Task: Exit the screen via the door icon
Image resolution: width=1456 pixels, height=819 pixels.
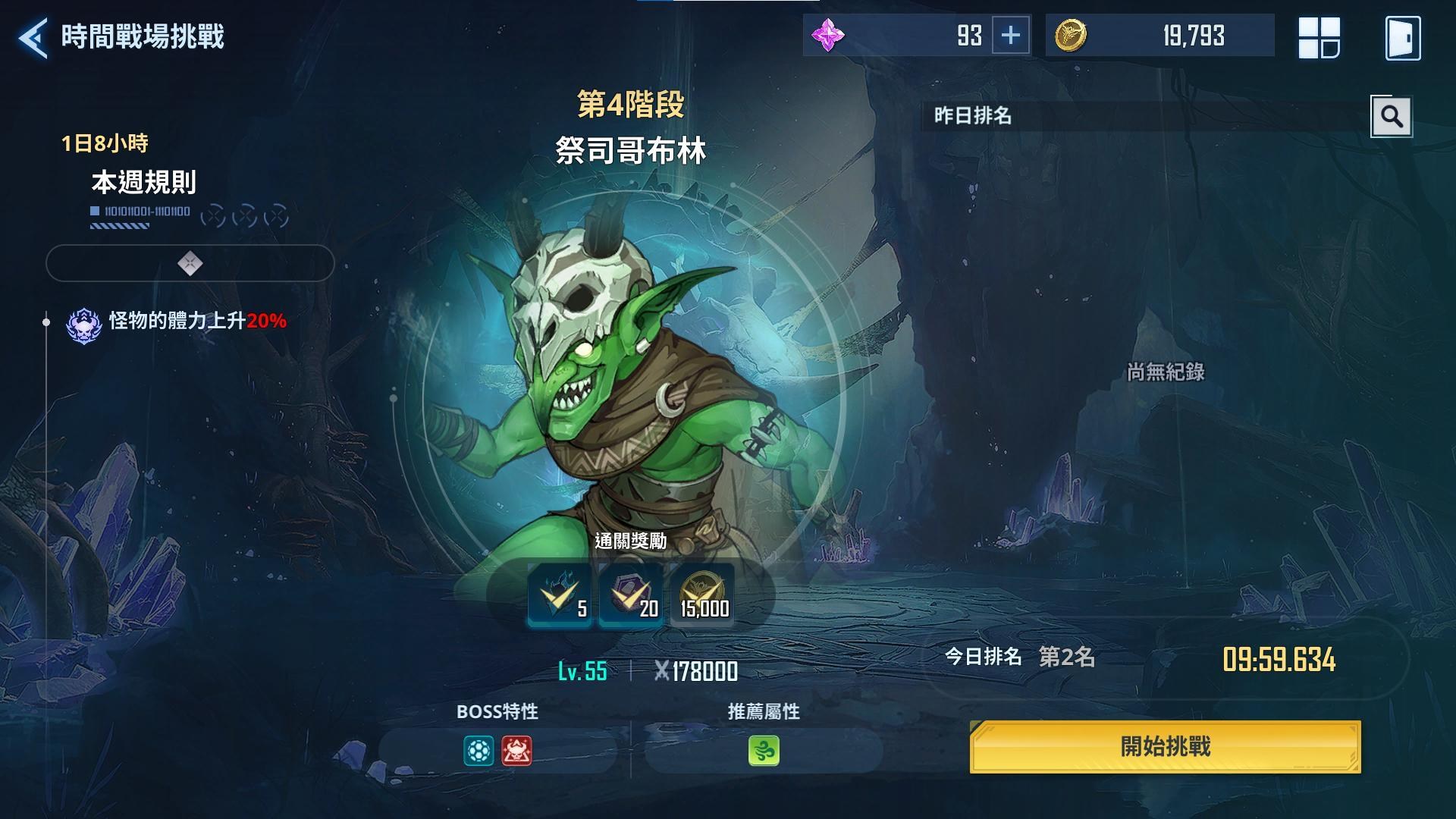Action: 1404,36
